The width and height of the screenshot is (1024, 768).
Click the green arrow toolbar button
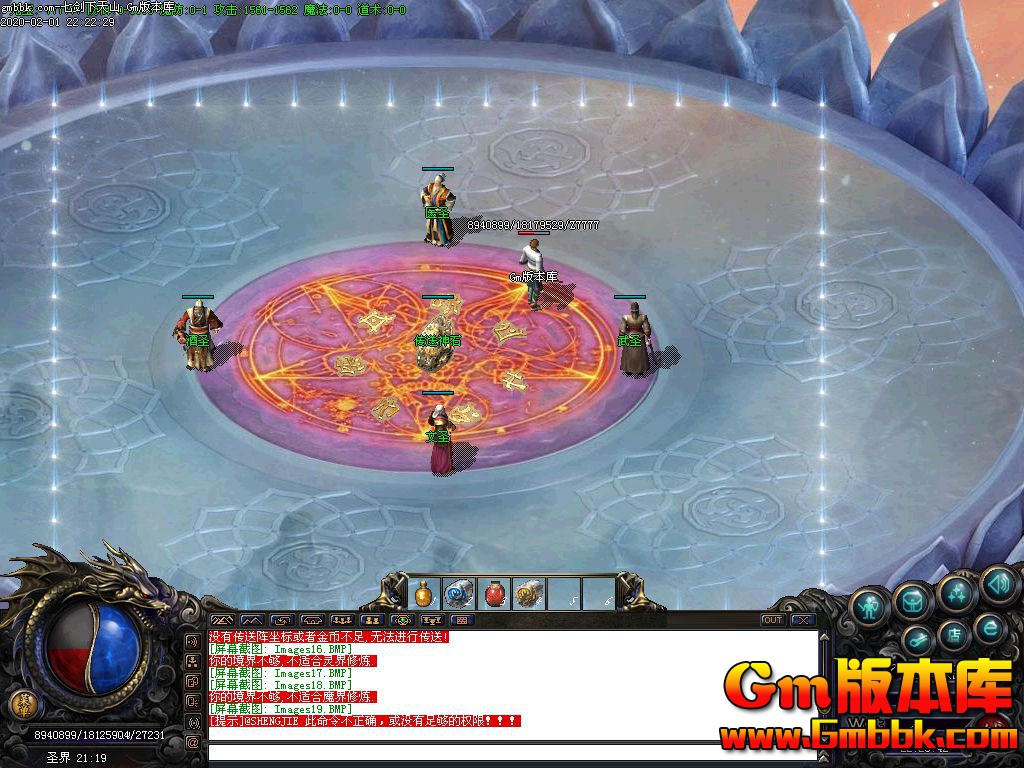[x=403, y=620]
